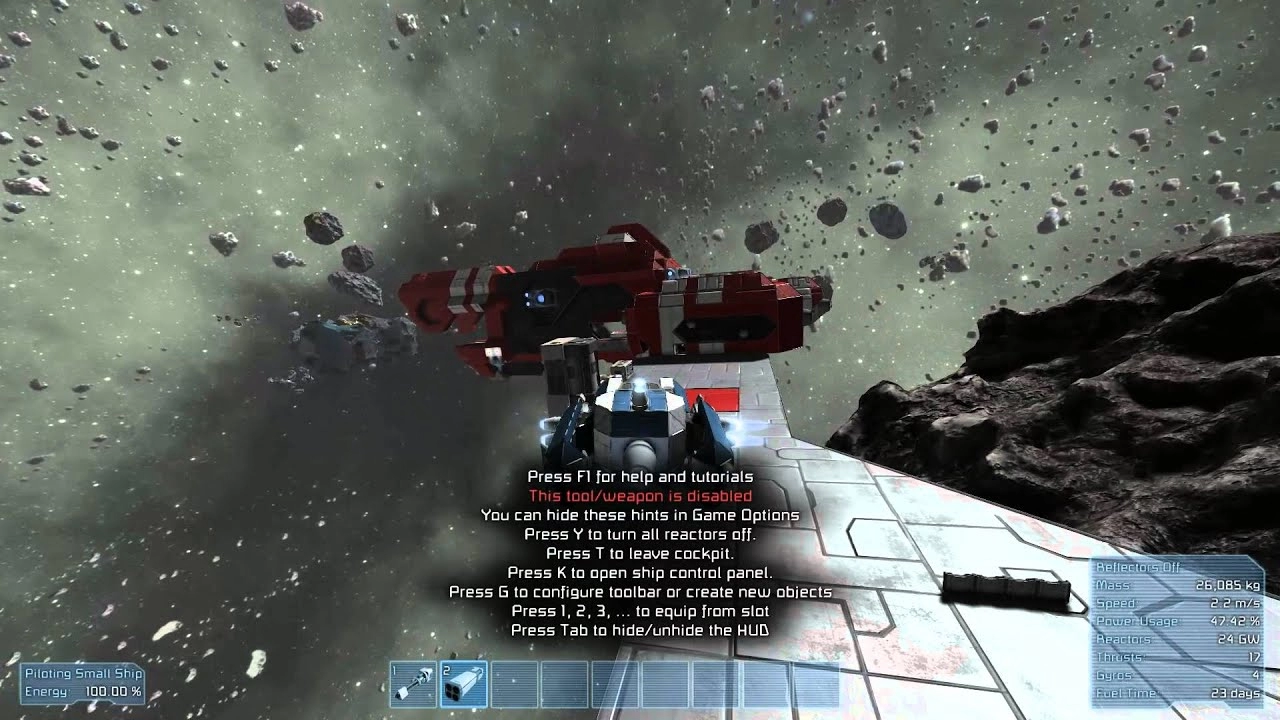
Task: Select the missile launcher in toolbar slot 2
Action: 464,684
